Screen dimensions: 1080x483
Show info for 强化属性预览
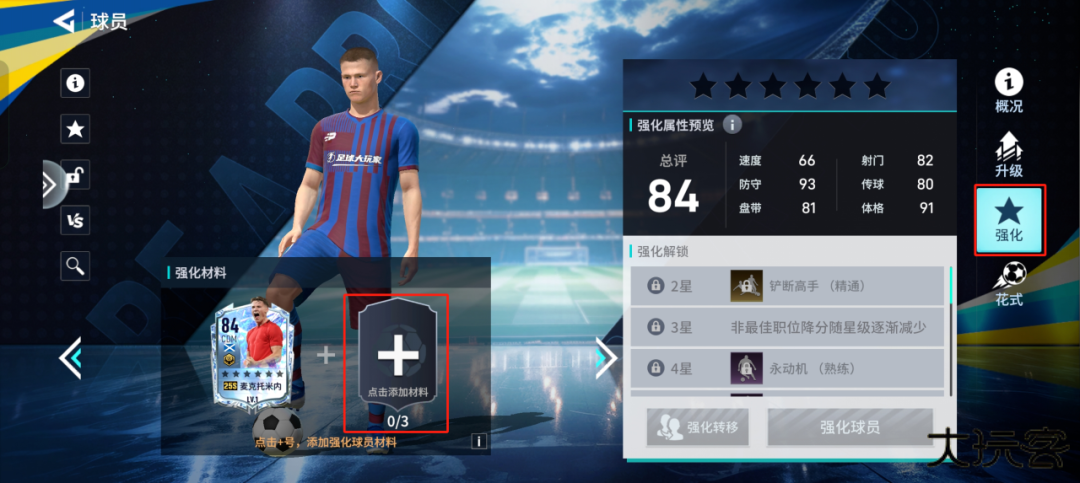[732, 125]
